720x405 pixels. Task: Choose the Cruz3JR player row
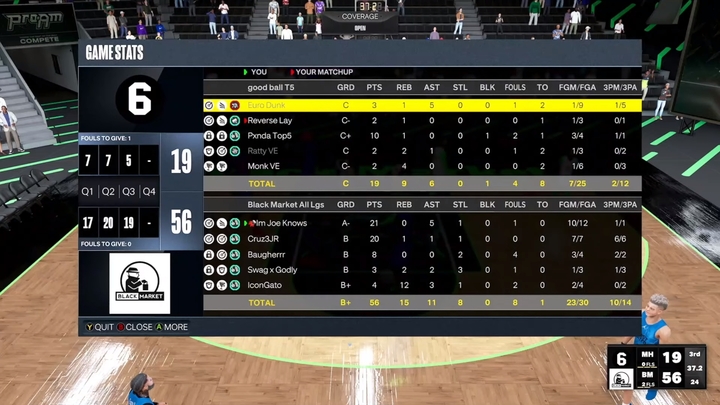tap(420, 239)
